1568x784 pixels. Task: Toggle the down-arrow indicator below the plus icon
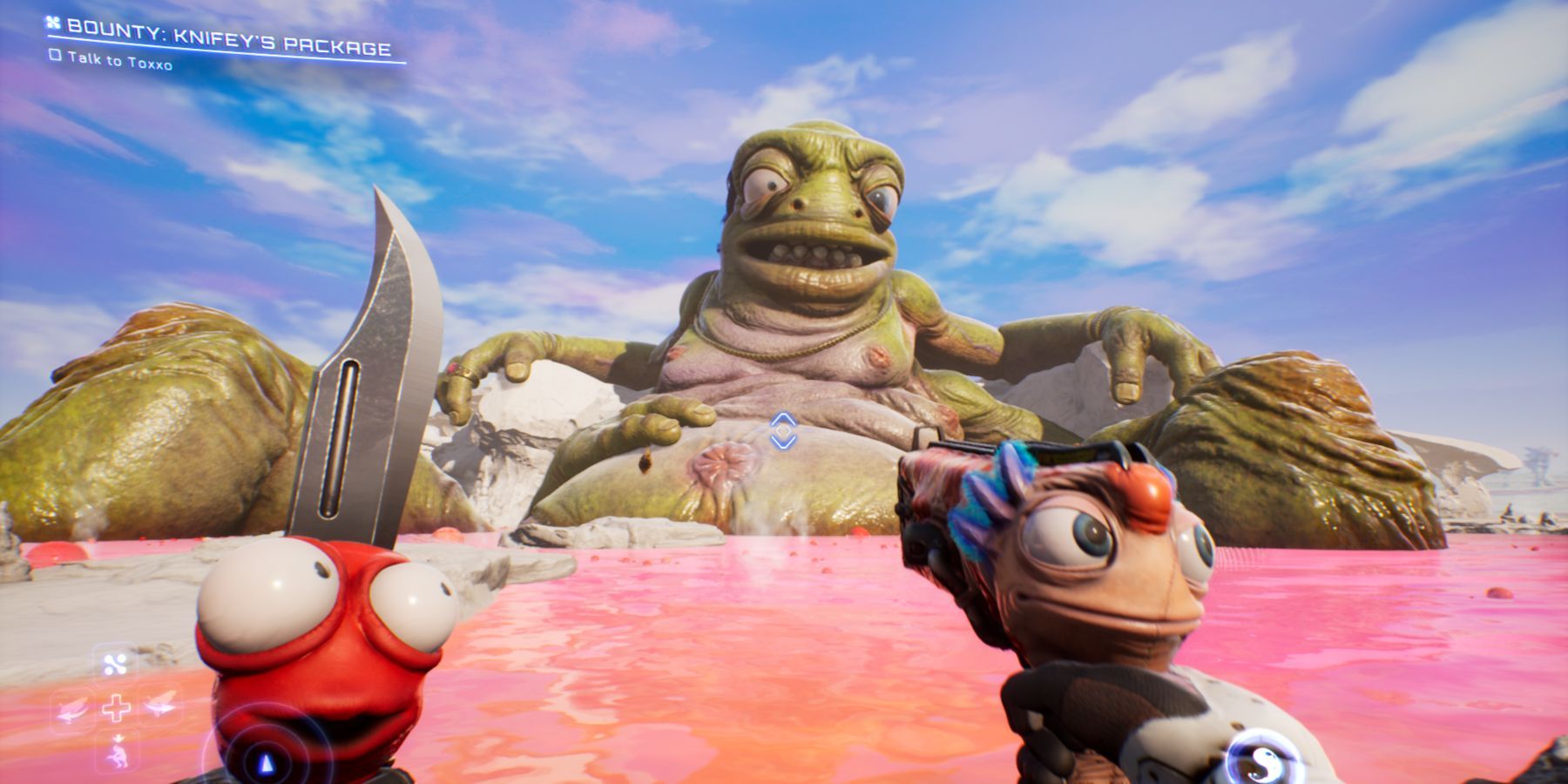pos(119,738)
